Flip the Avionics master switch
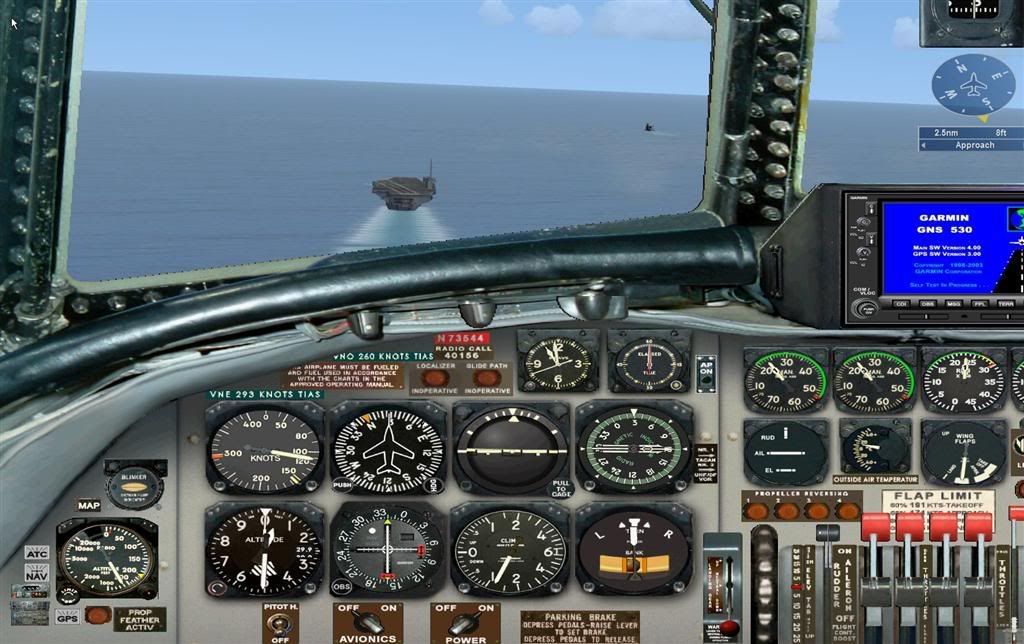 368,624
